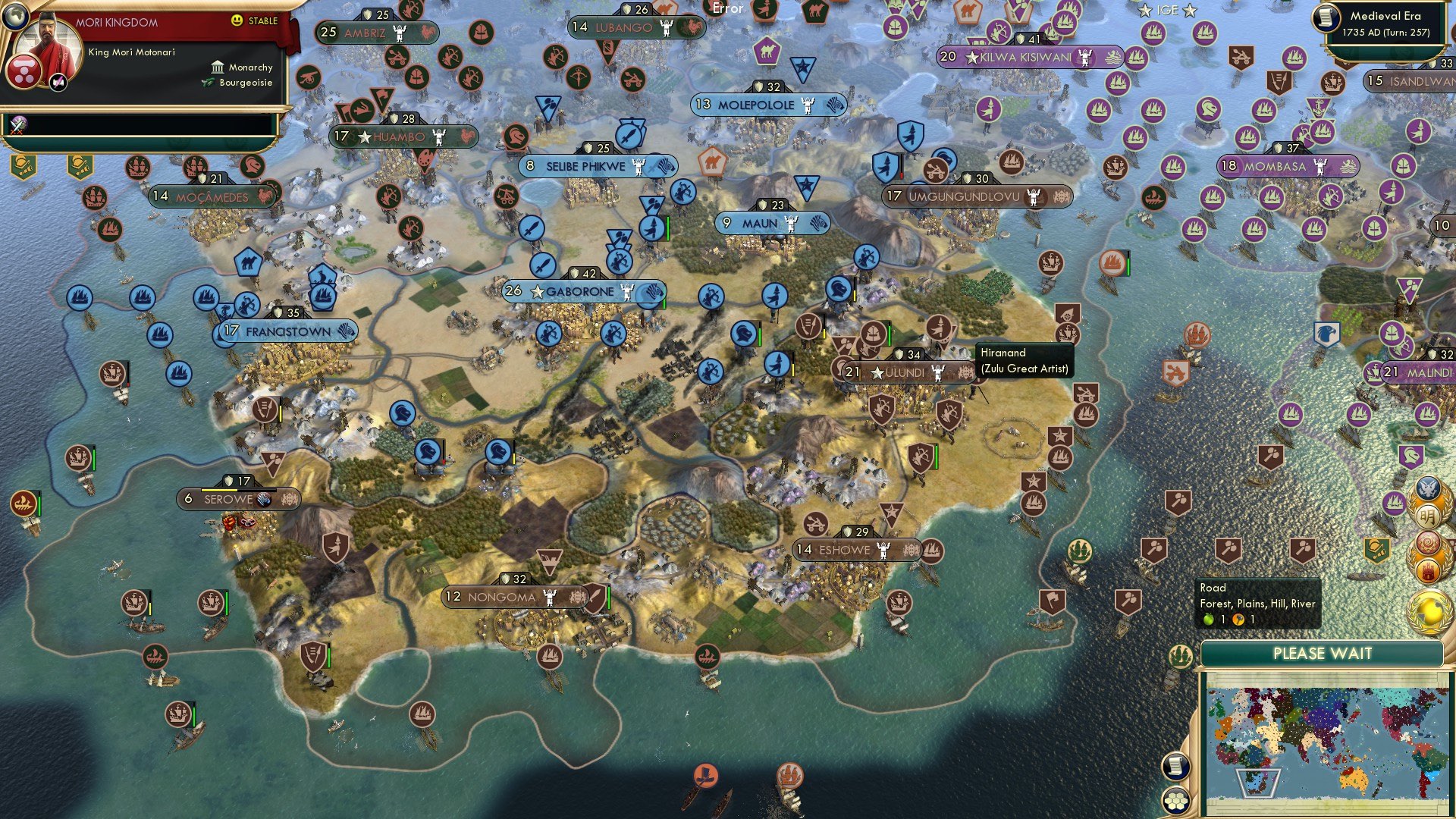Open the social policies scroll beside the minimap

[1176, 767]
